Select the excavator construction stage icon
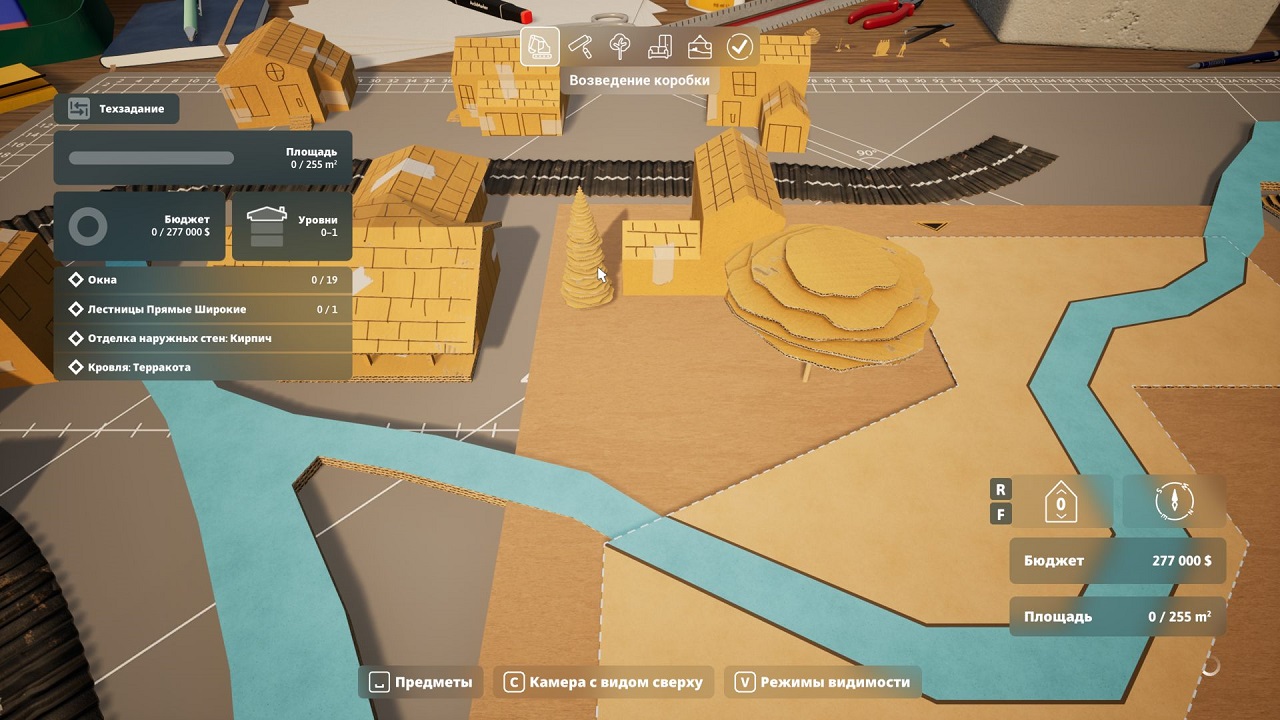 tap(540, 46)
